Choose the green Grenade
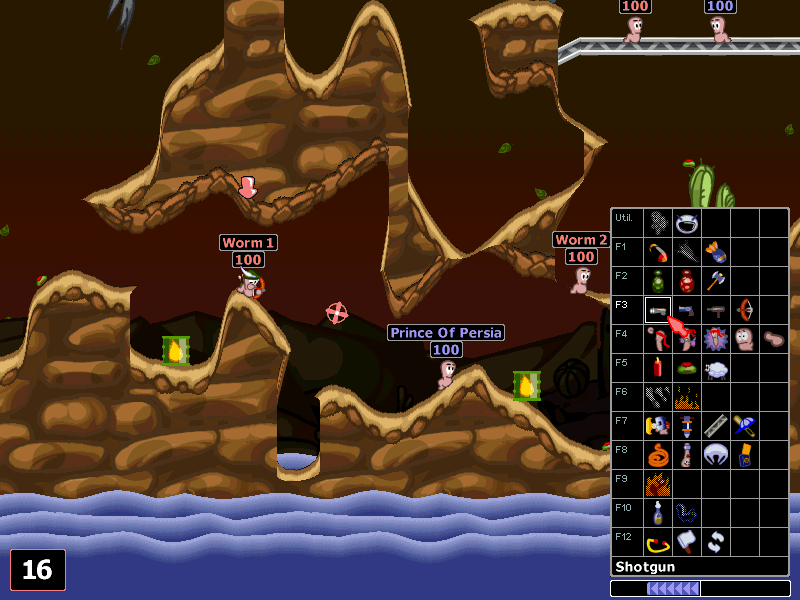800x600 pixels. click(x=657, y=280)
